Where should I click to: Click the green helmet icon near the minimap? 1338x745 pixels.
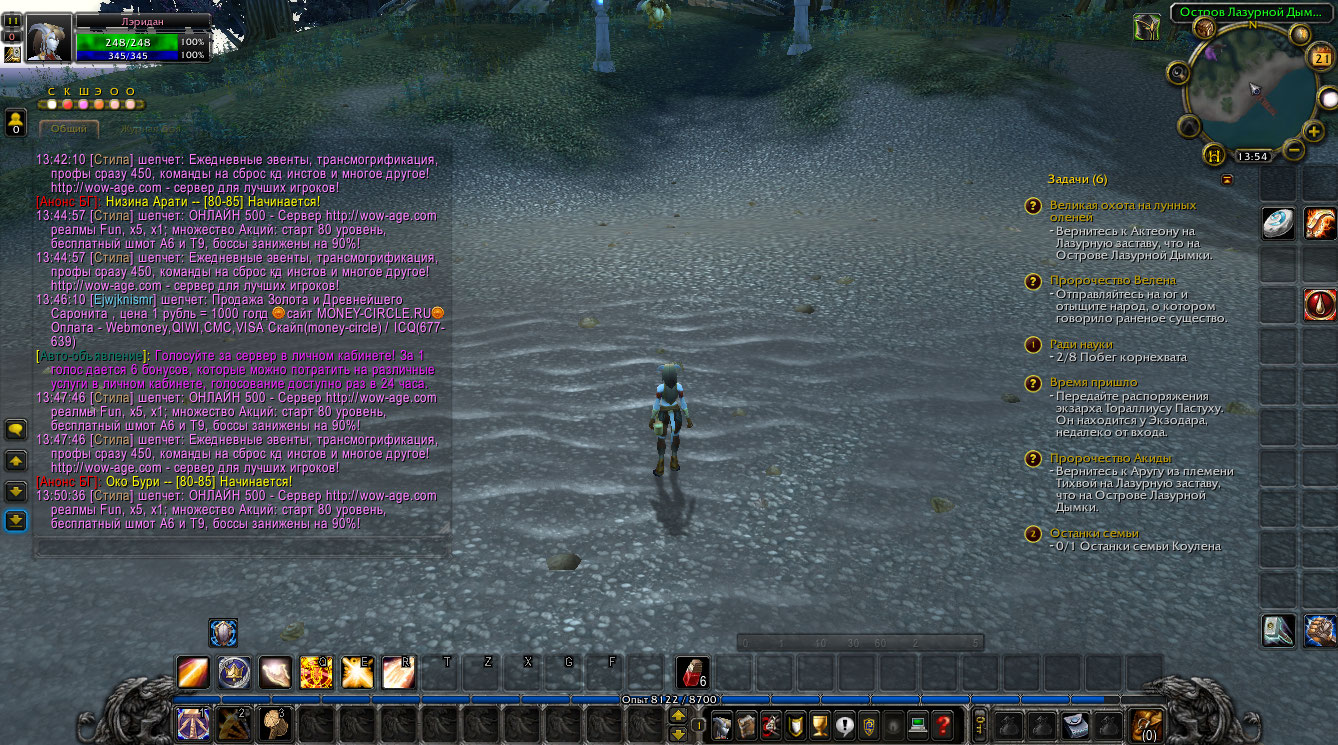tap(1147, 27)
